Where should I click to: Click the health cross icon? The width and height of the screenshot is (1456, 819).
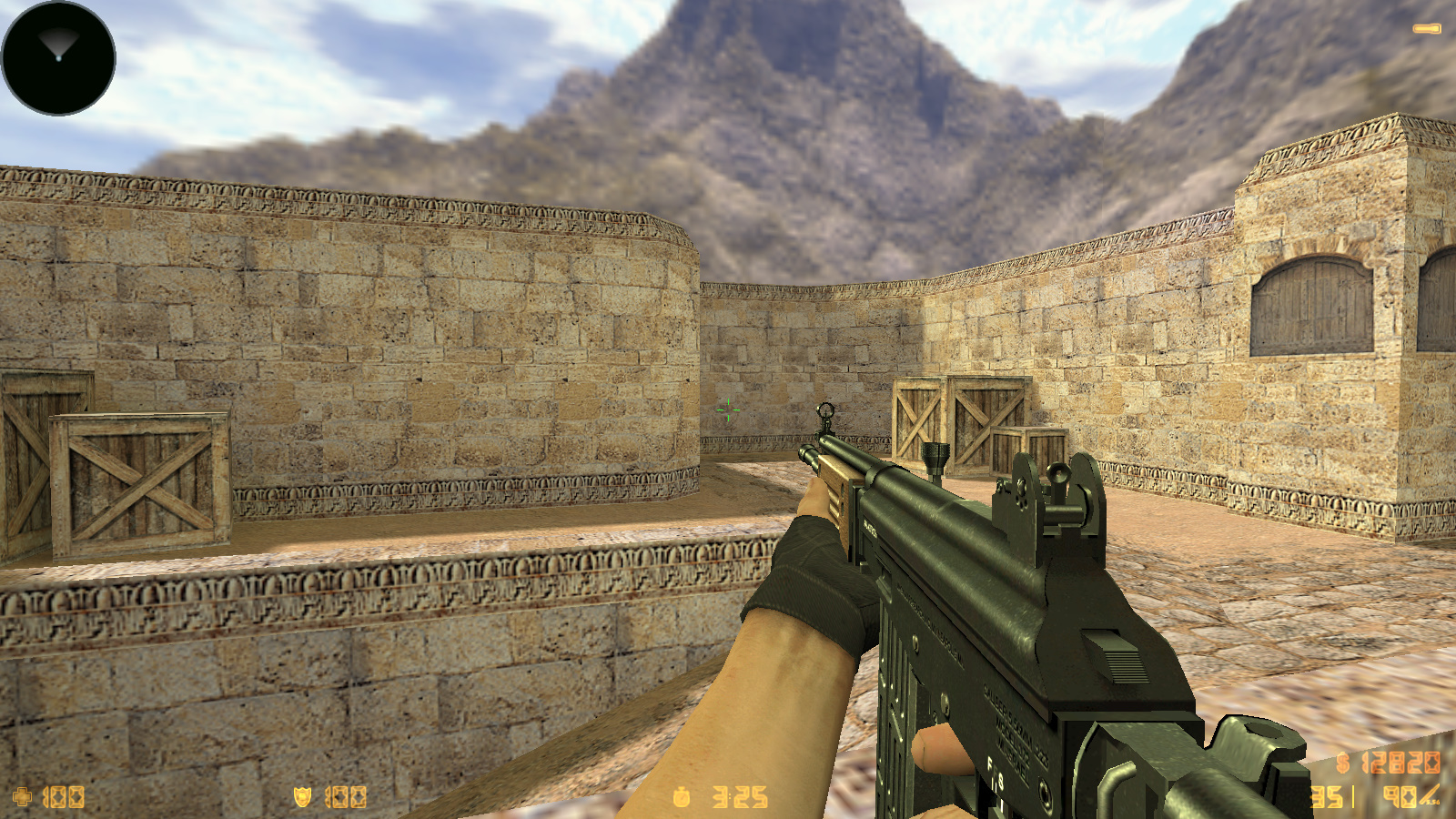coord(22,797)
